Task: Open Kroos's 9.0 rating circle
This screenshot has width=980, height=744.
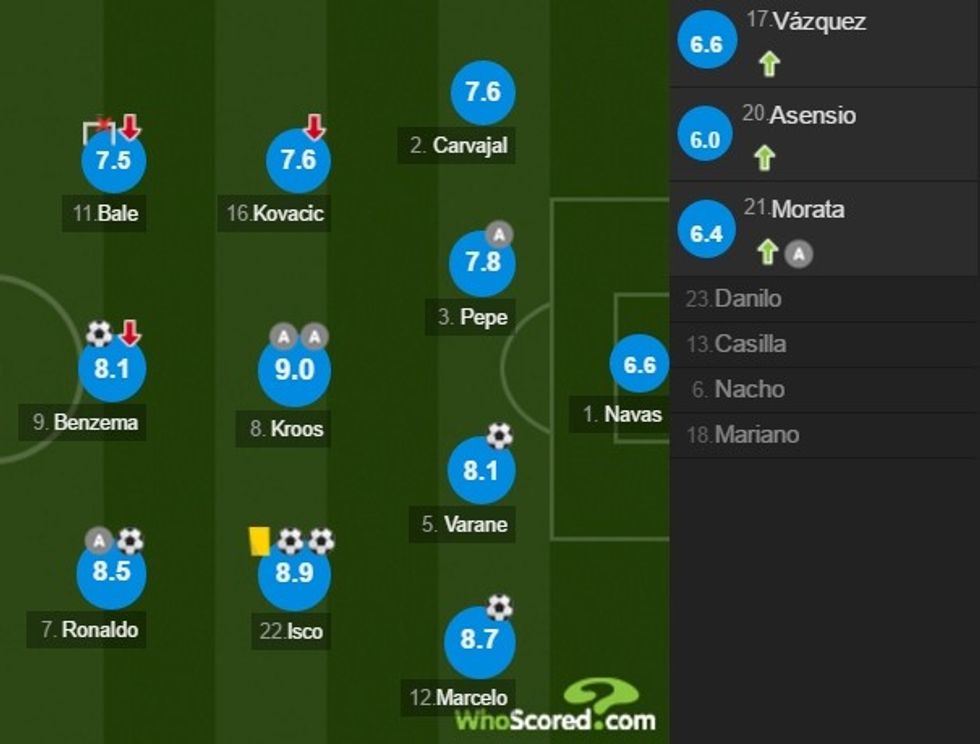Action: [x=294, y=370]
